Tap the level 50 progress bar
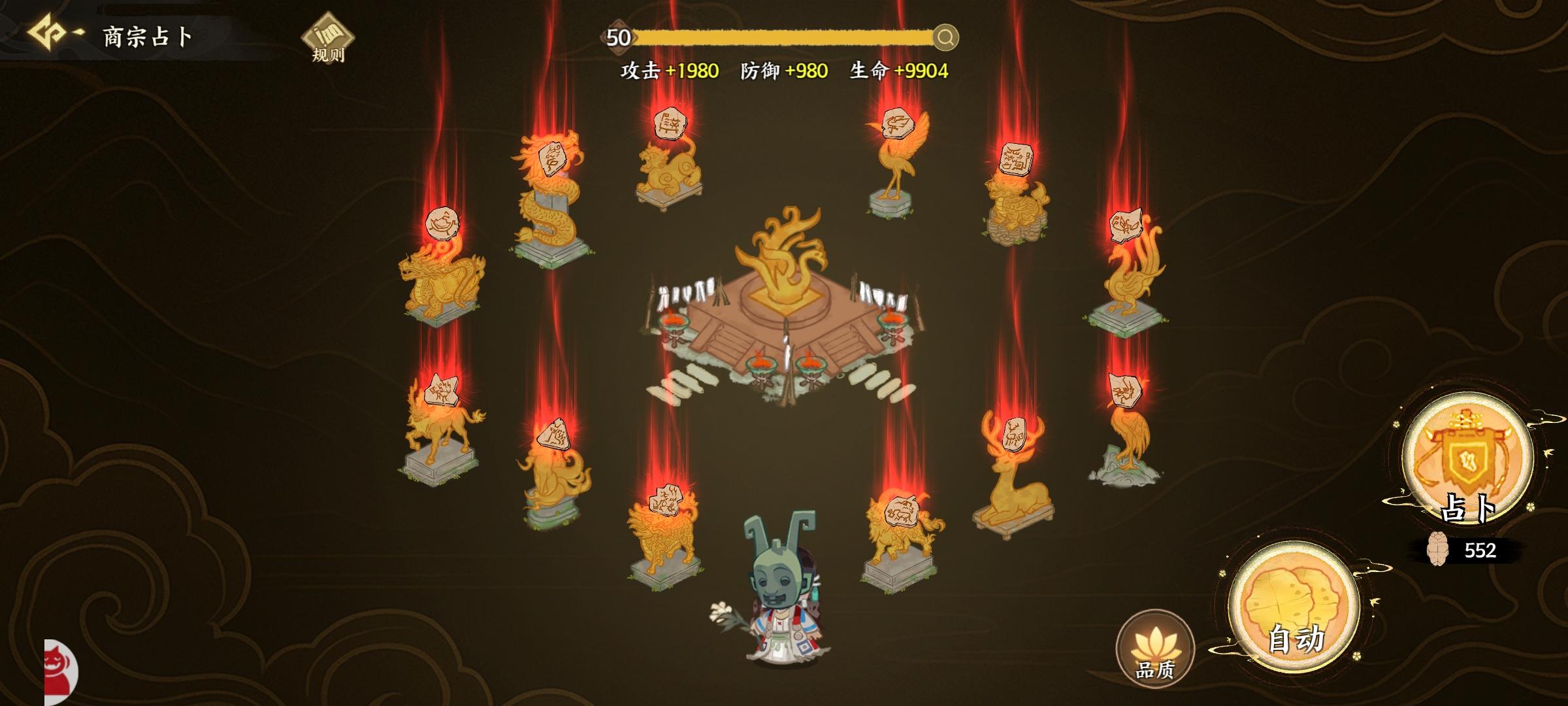The width and height of the screenshot is (1568, 706). pyautogui.click(x=784, y=39)
